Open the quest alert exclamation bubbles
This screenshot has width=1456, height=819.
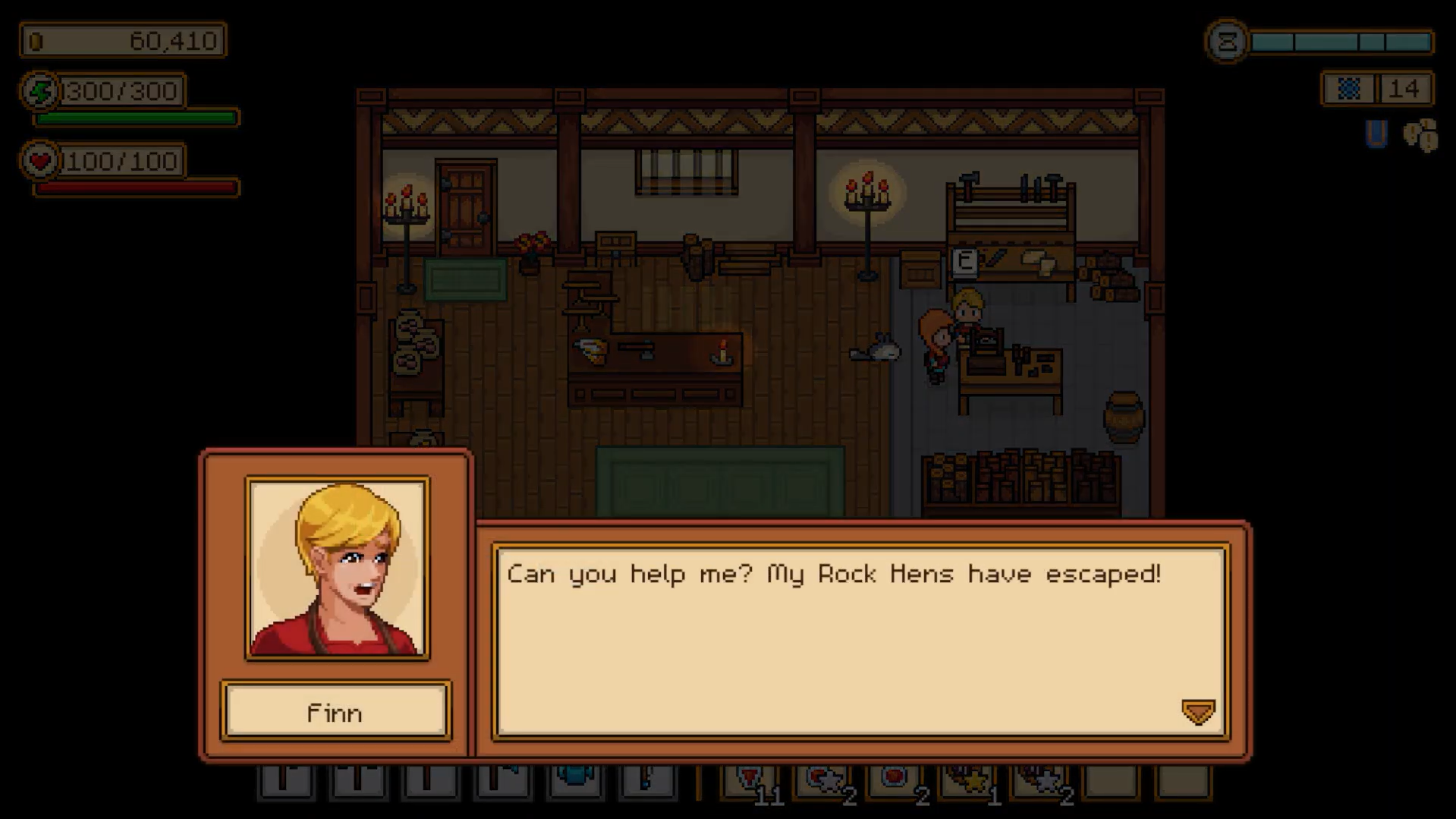pos(1420,136)
